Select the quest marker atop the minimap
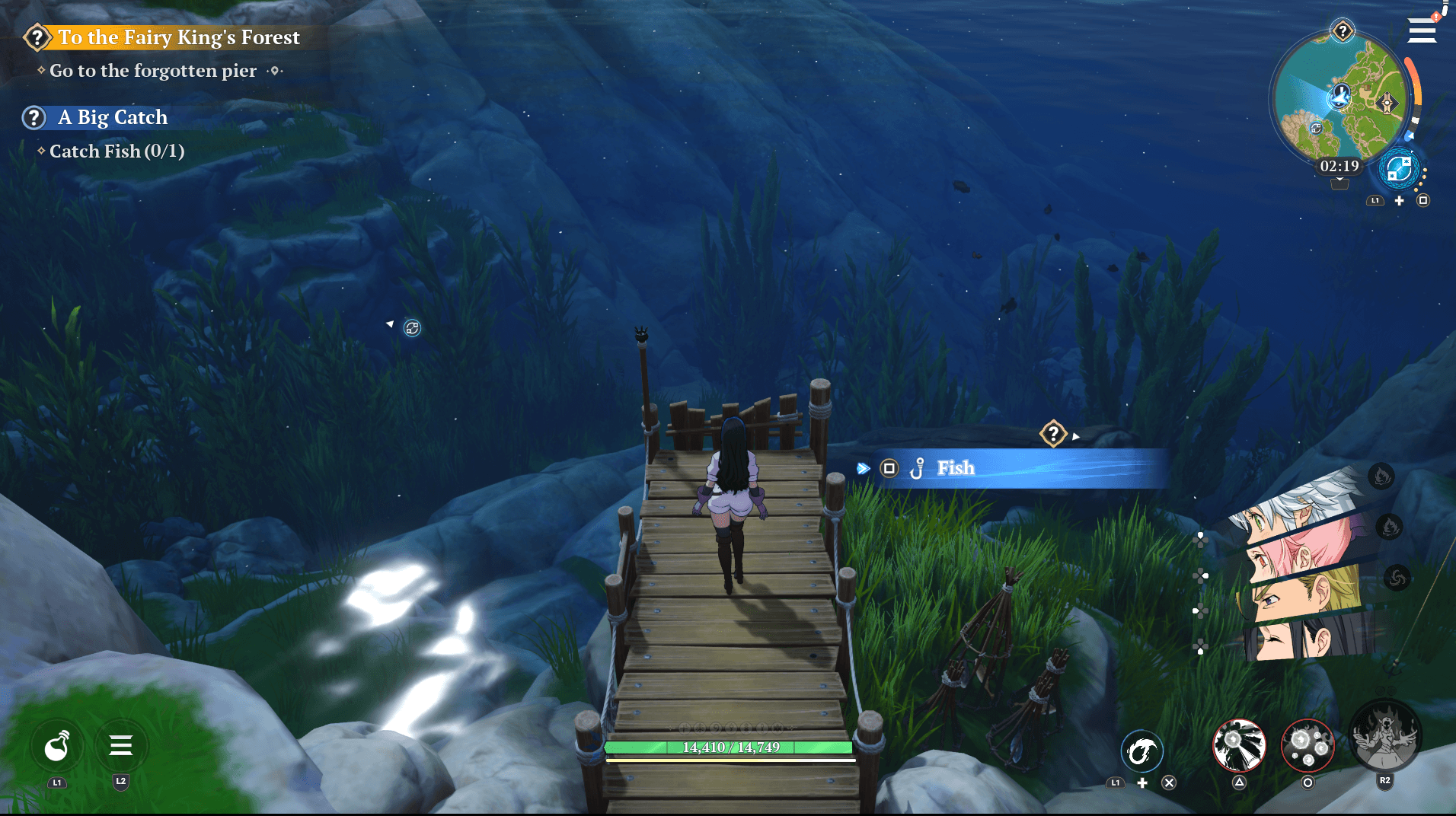Image resolution: width=1456 pixels, height=816 pixels. click(x=1342, y=31)
